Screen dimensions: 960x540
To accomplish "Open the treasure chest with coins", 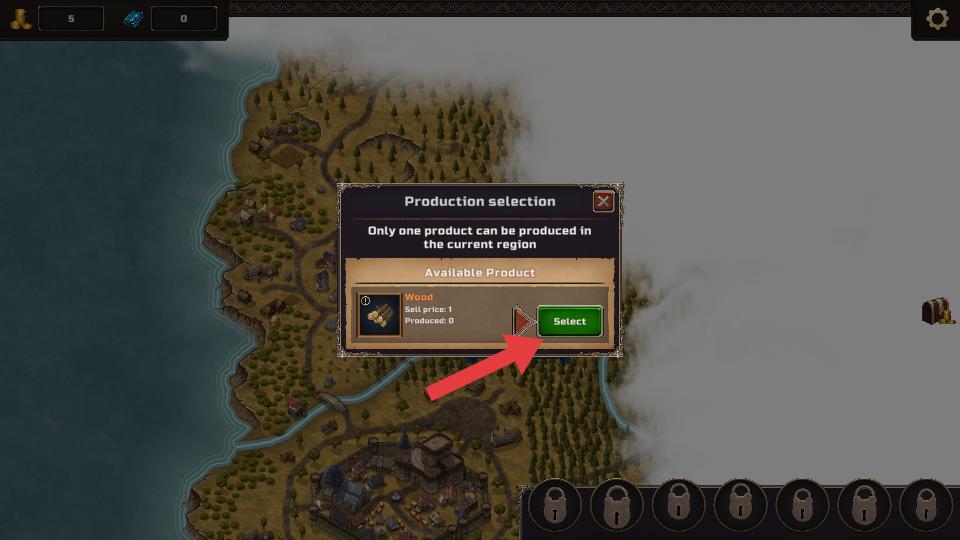I will pyautogui.click(x=938, y=311).
